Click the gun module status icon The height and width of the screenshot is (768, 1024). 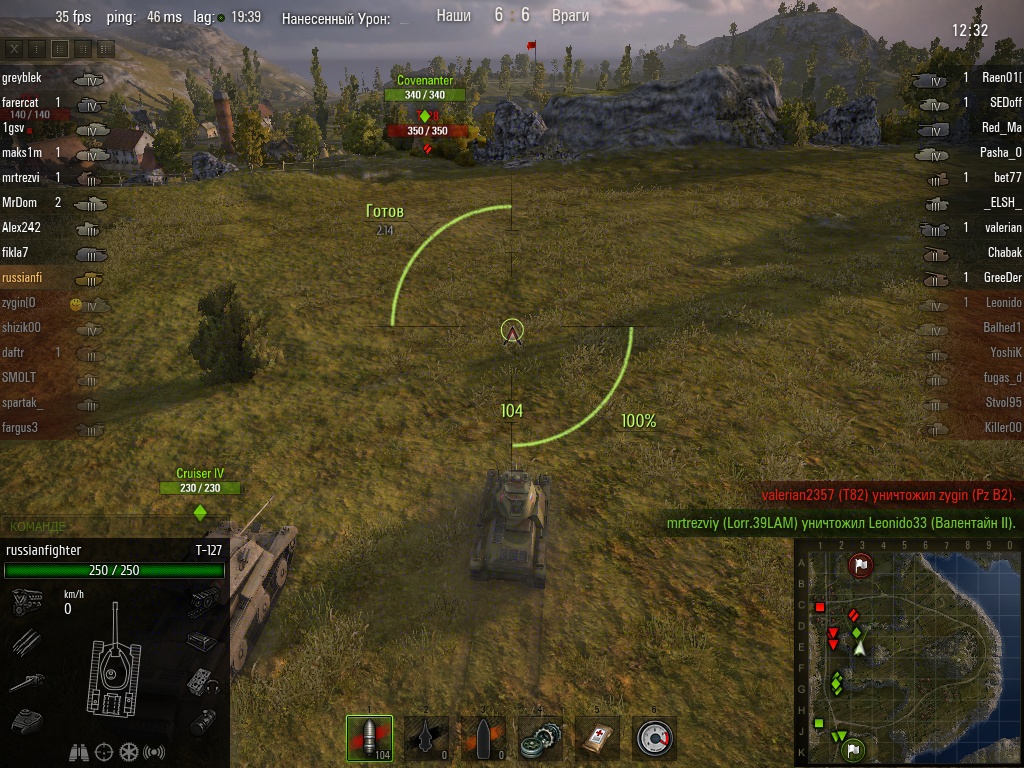(25, 682)
